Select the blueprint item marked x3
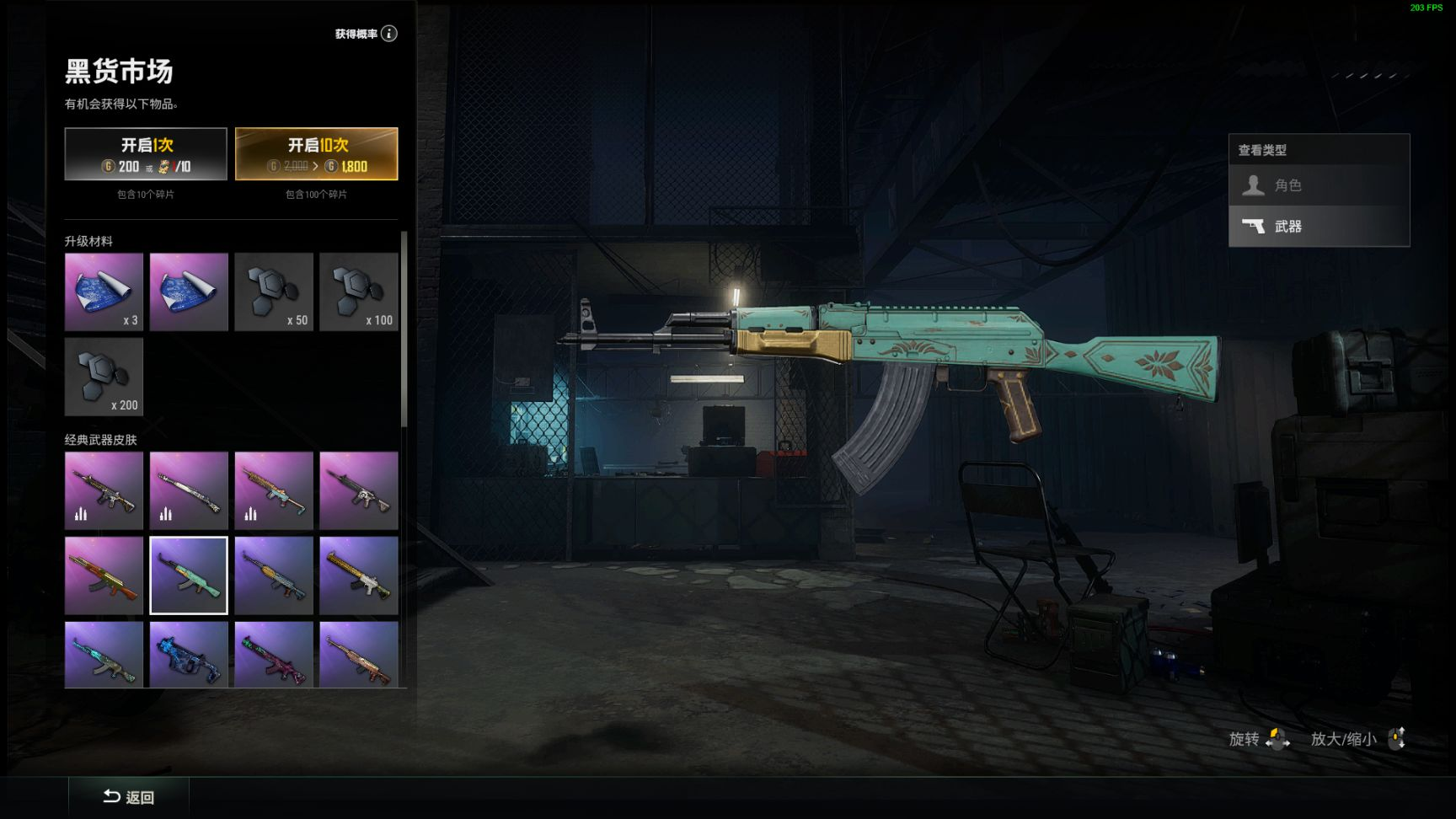 pyautogui.click(x=104, y=292)
